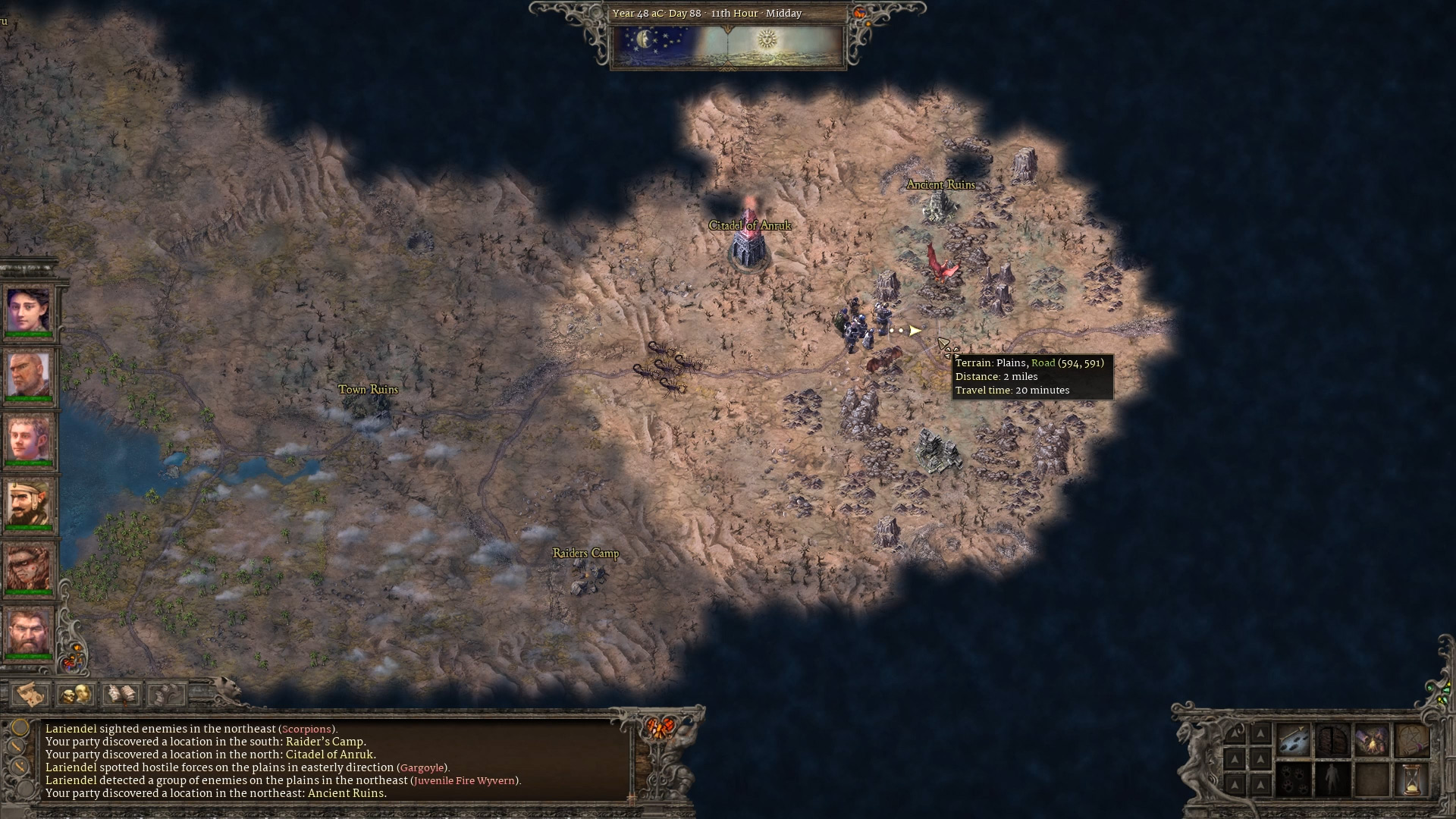Activate the footprints-and-arrow tracking ability
This screenshot has width=1456, height=819.
pos(1294,740)
